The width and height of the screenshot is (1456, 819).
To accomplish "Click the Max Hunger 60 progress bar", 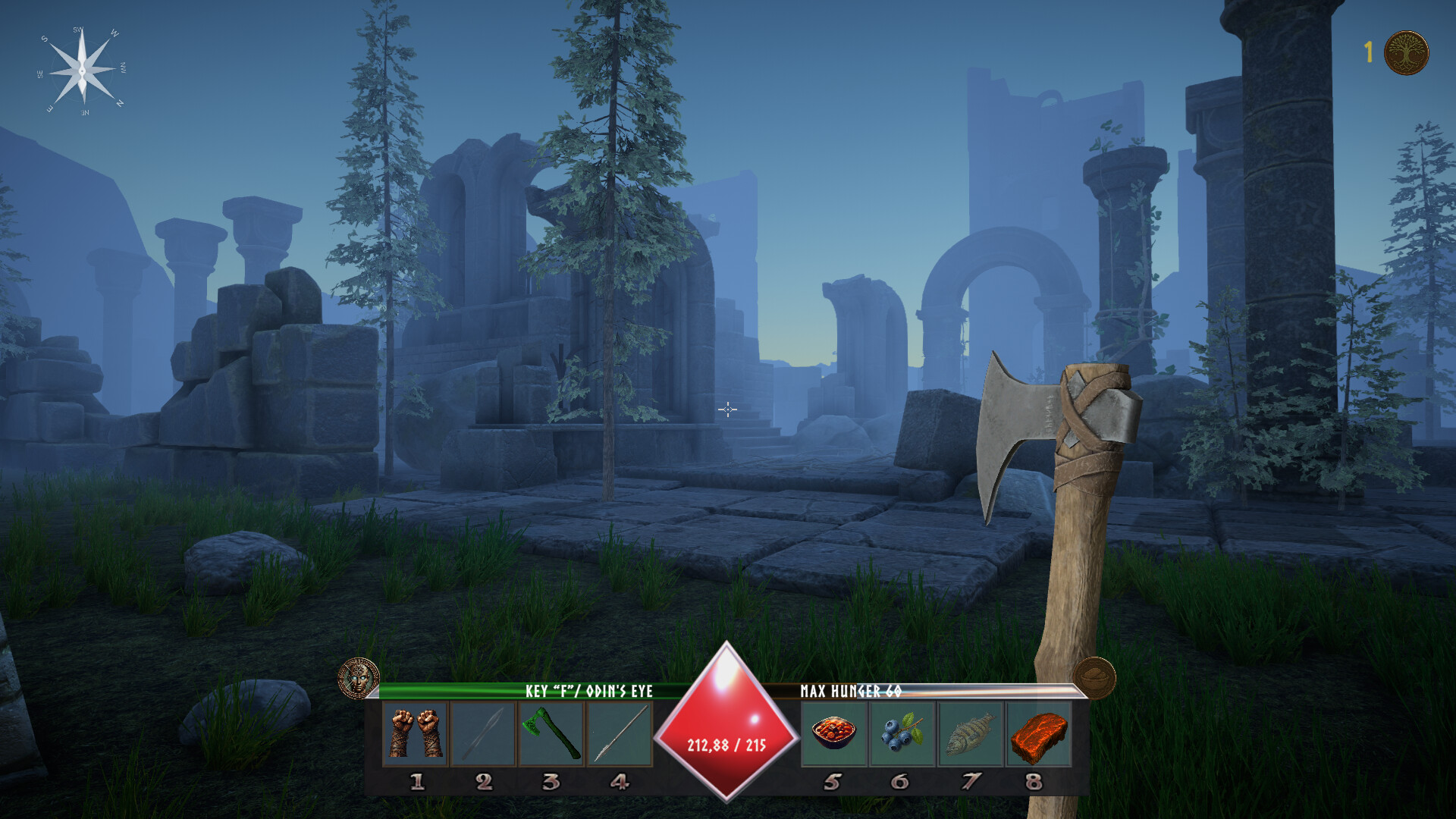I will click(937, 692).
